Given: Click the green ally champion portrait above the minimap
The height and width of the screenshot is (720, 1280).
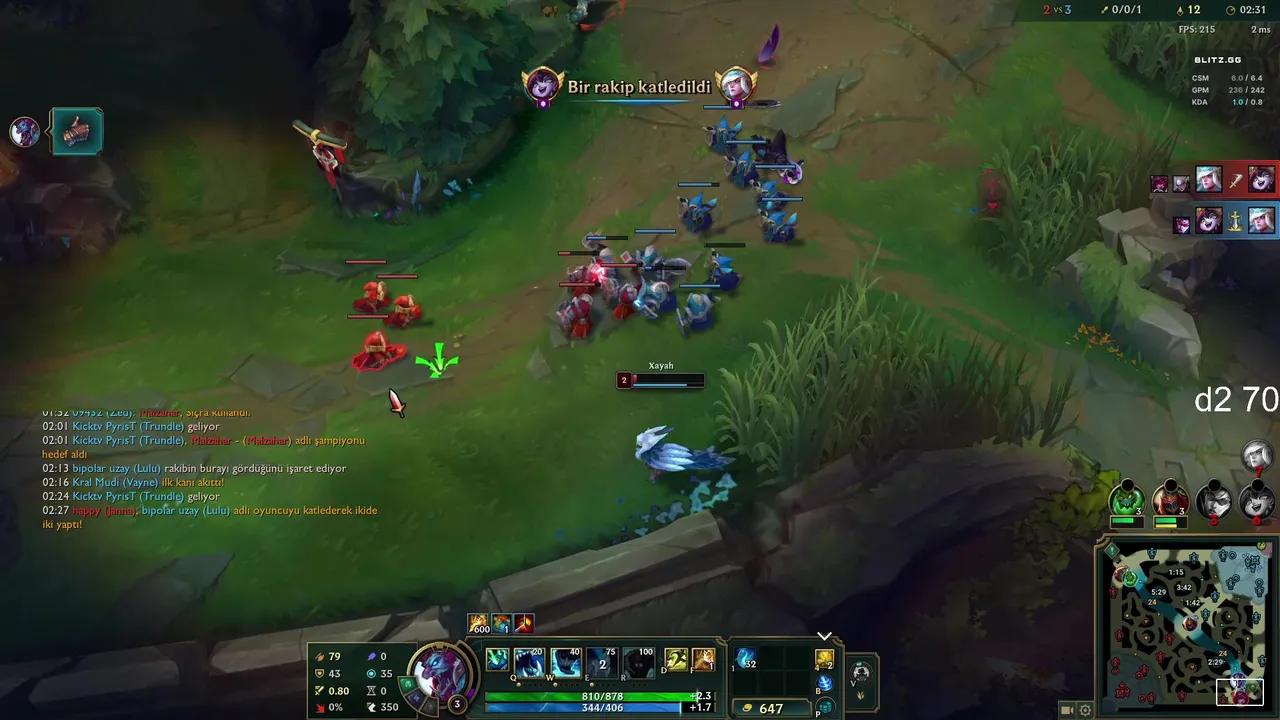Looking at the screenshot, I should [x=1127, y=502].
